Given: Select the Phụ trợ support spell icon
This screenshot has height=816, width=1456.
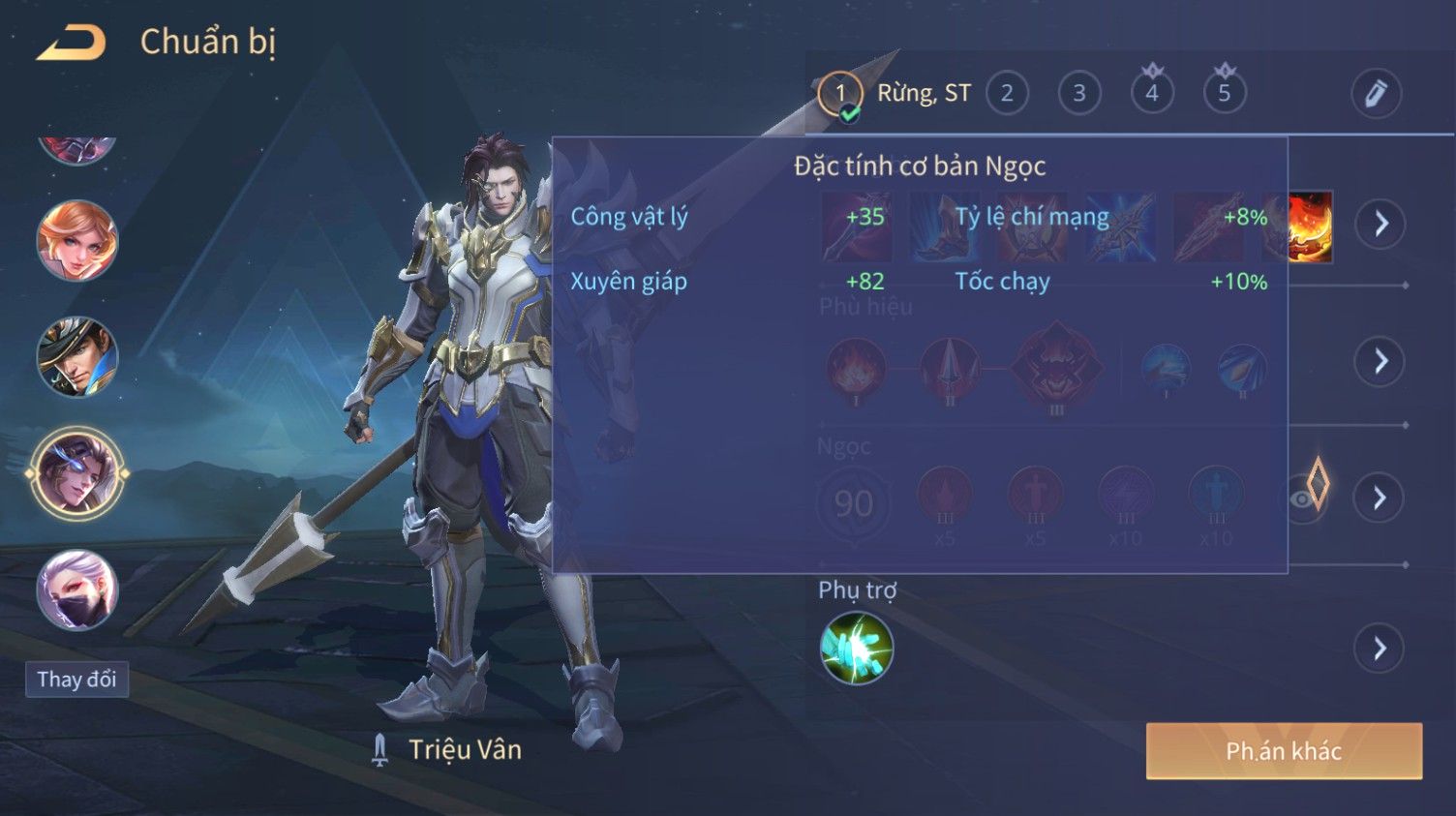Looking at the screenshot, I should 857,649.
